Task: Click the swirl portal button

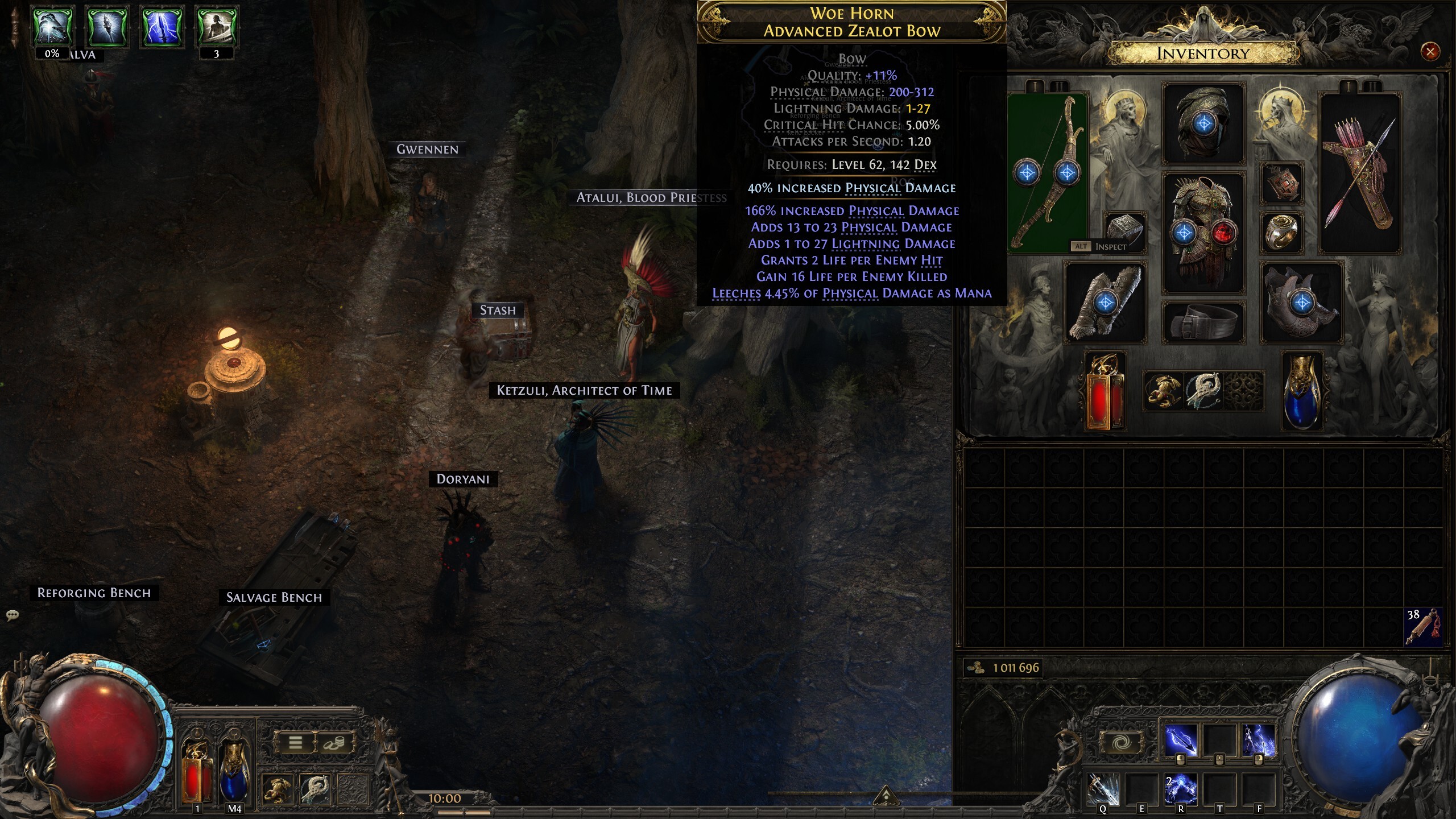Action: pos(1121,743)
